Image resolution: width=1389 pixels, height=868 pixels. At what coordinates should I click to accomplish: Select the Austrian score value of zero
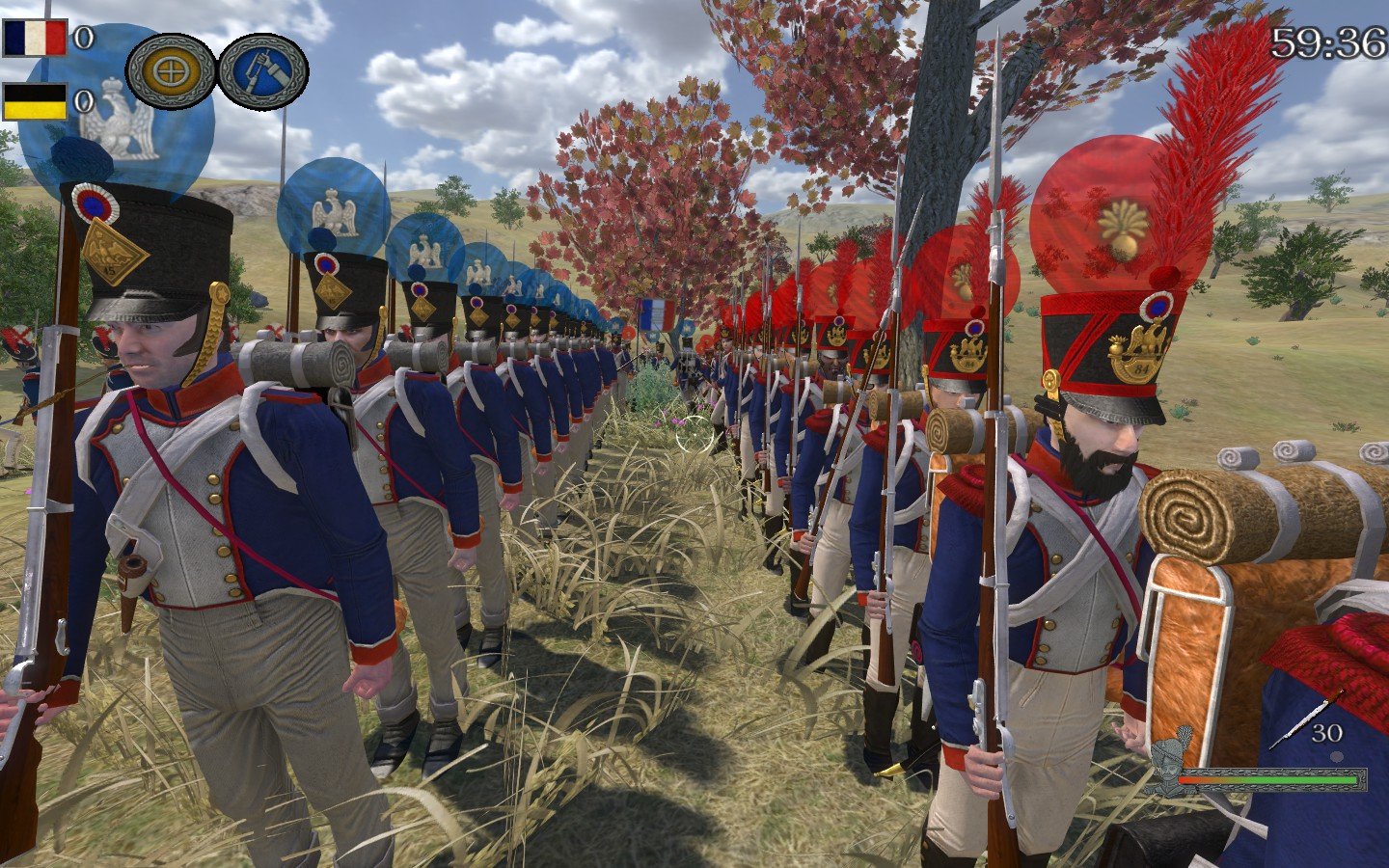click(83, 99)
